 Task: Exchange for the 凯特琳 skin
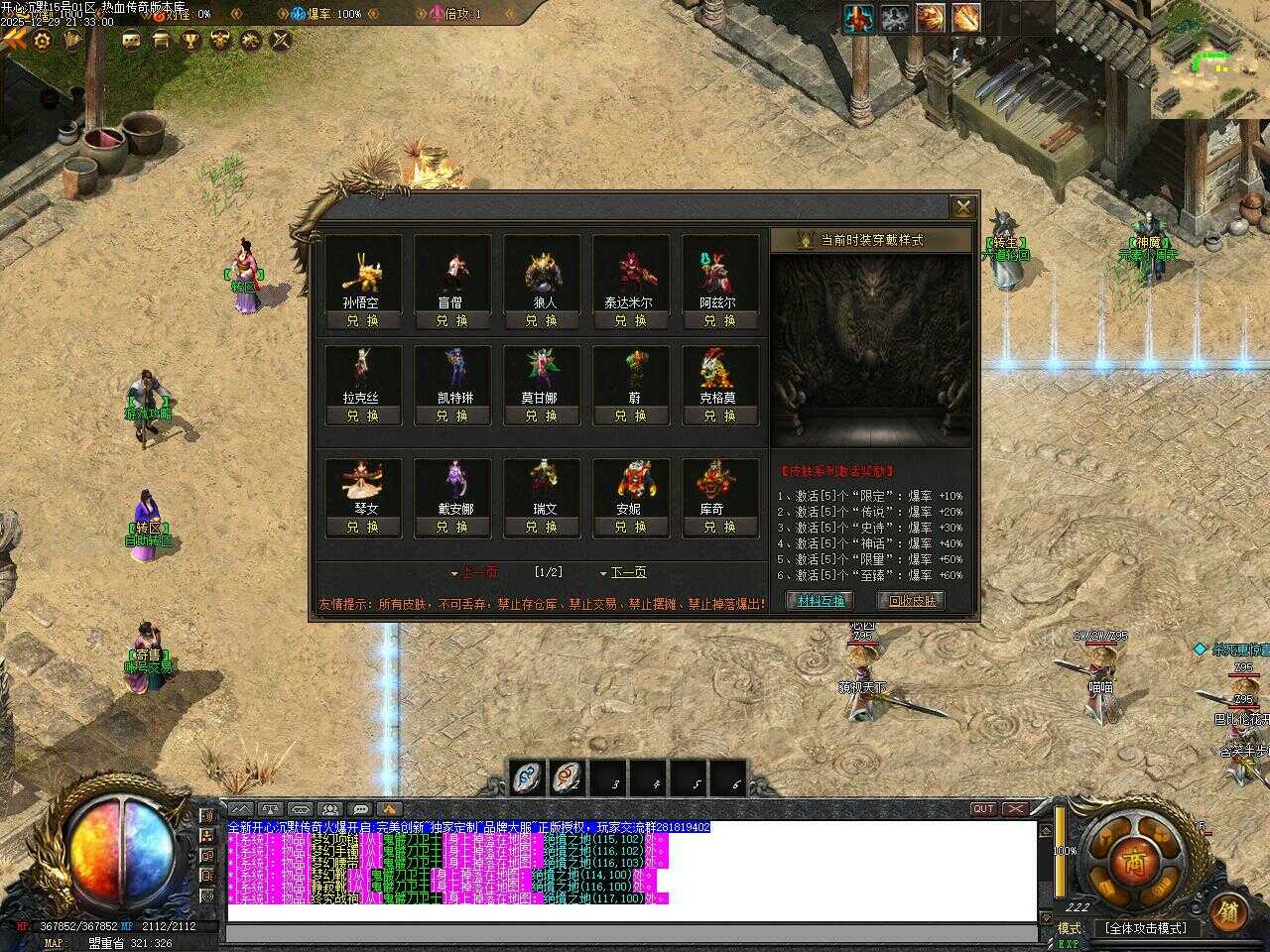tap(451, 416)
